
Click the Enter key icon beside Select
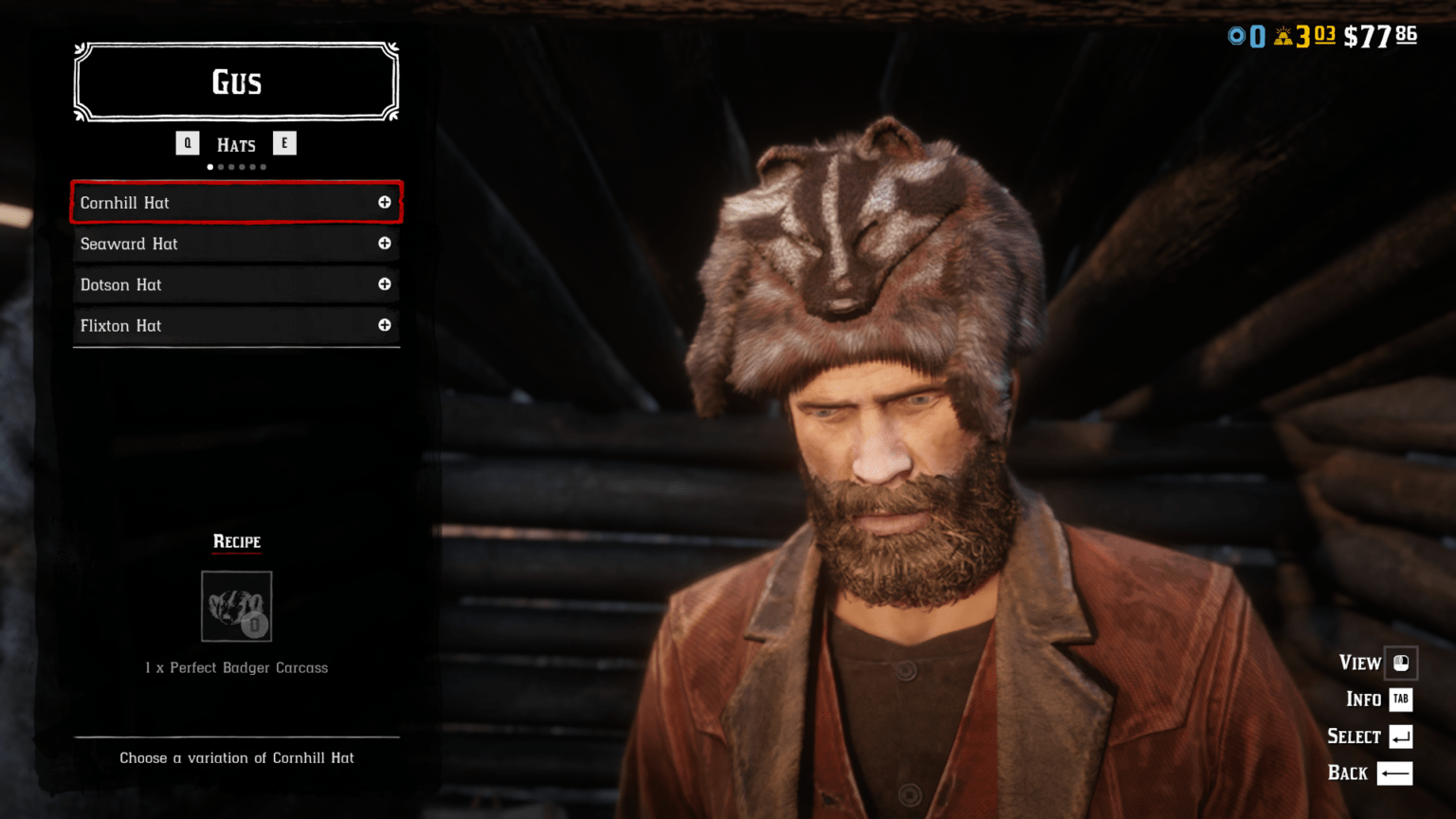pos(1402,736)
